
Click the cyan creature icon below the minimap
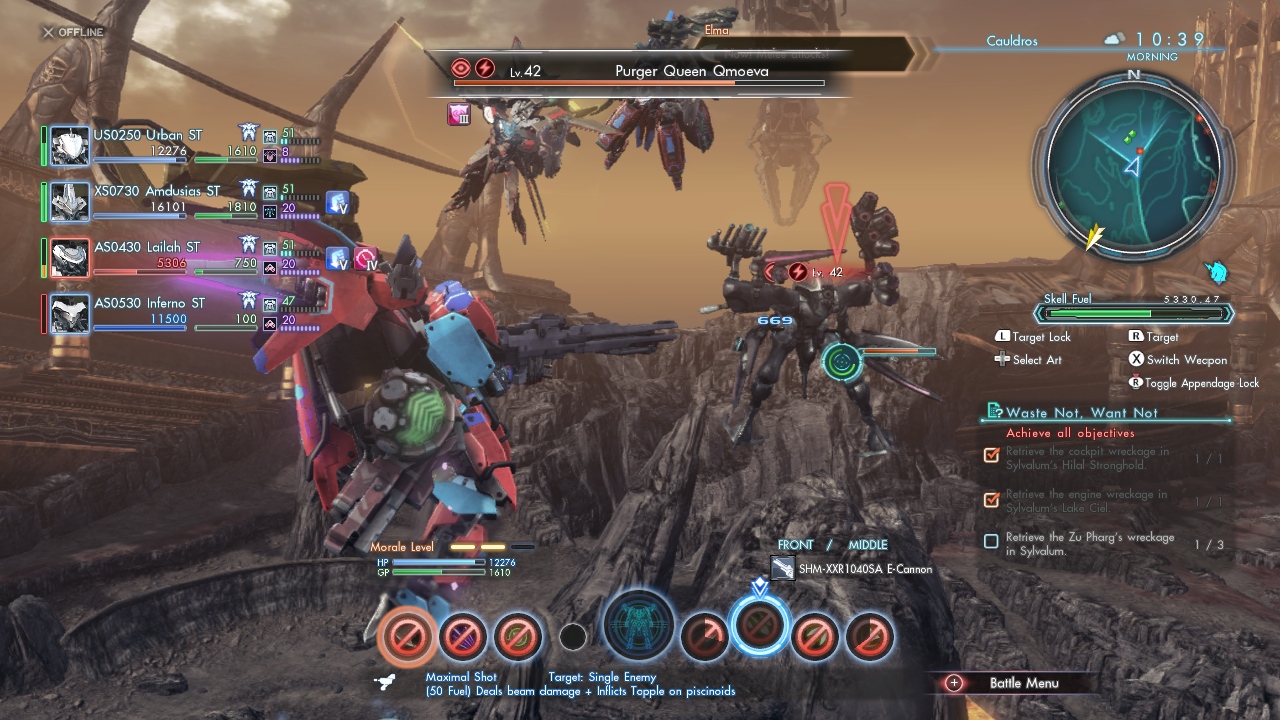(x=1216, y=272)
